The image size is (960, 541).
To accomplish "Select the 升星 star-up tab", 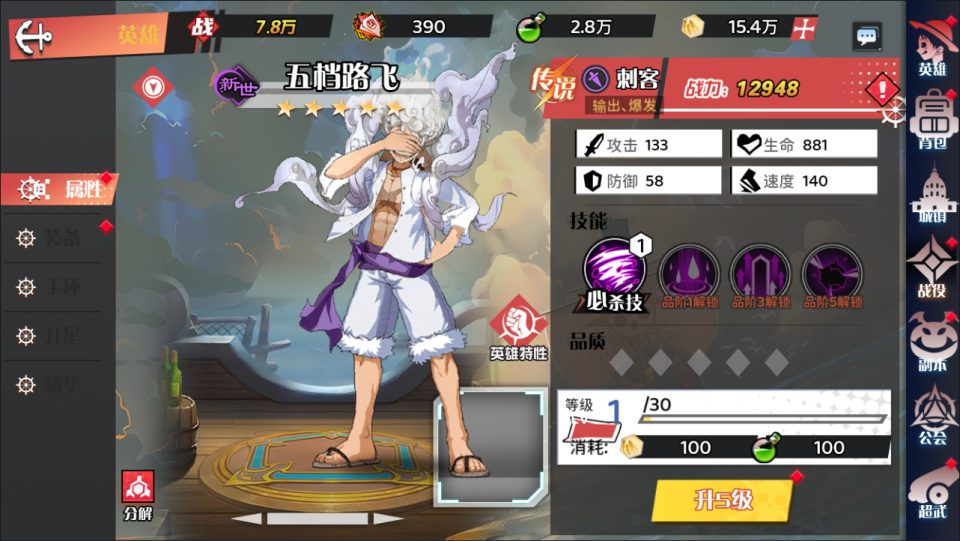I will point(58,335).
